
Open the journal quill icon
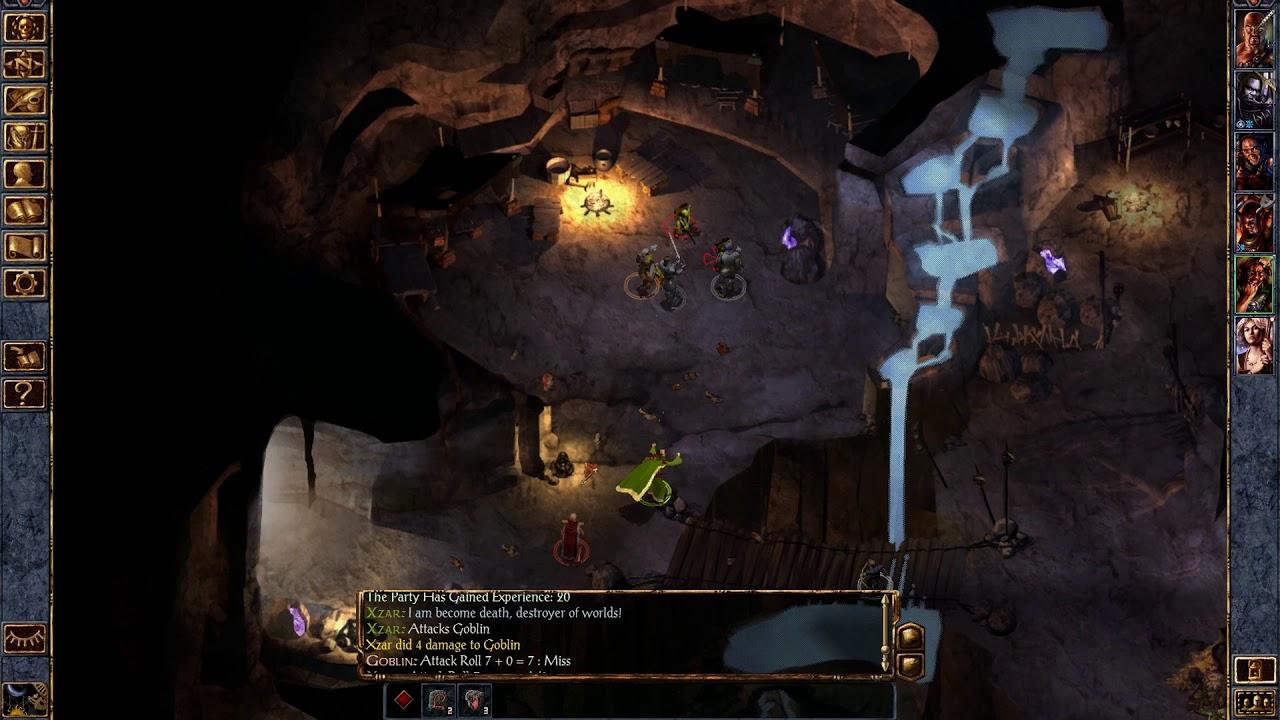24,101
